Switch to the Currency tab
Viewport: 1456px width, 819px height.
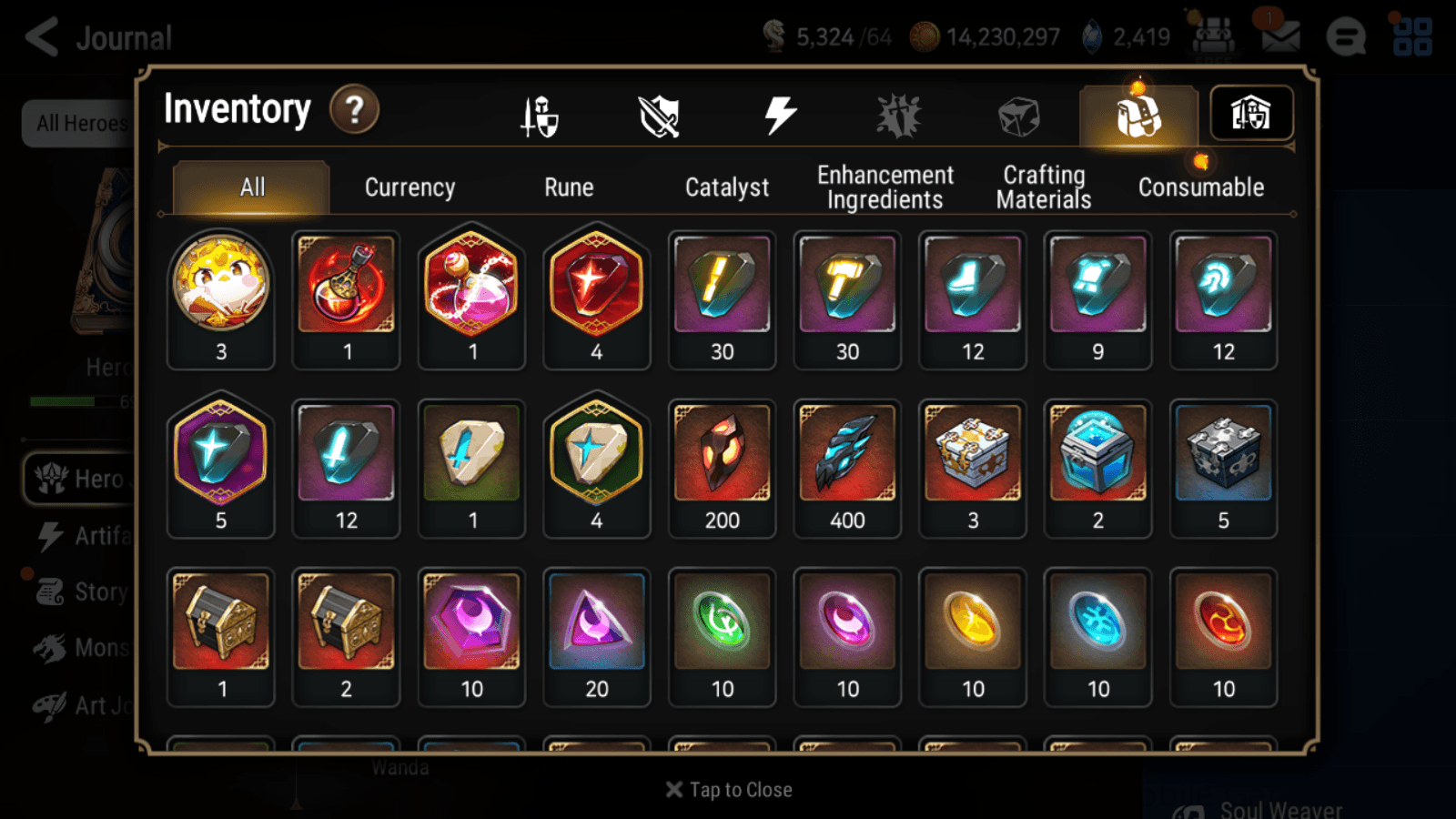tap(409, 187)
